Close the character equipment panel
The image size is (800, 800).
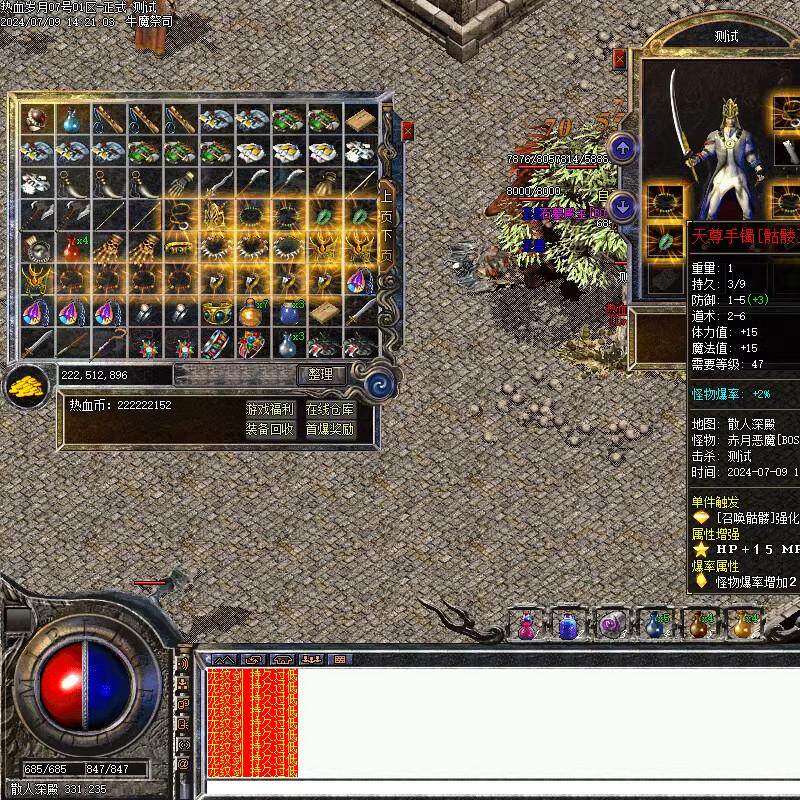618,59
